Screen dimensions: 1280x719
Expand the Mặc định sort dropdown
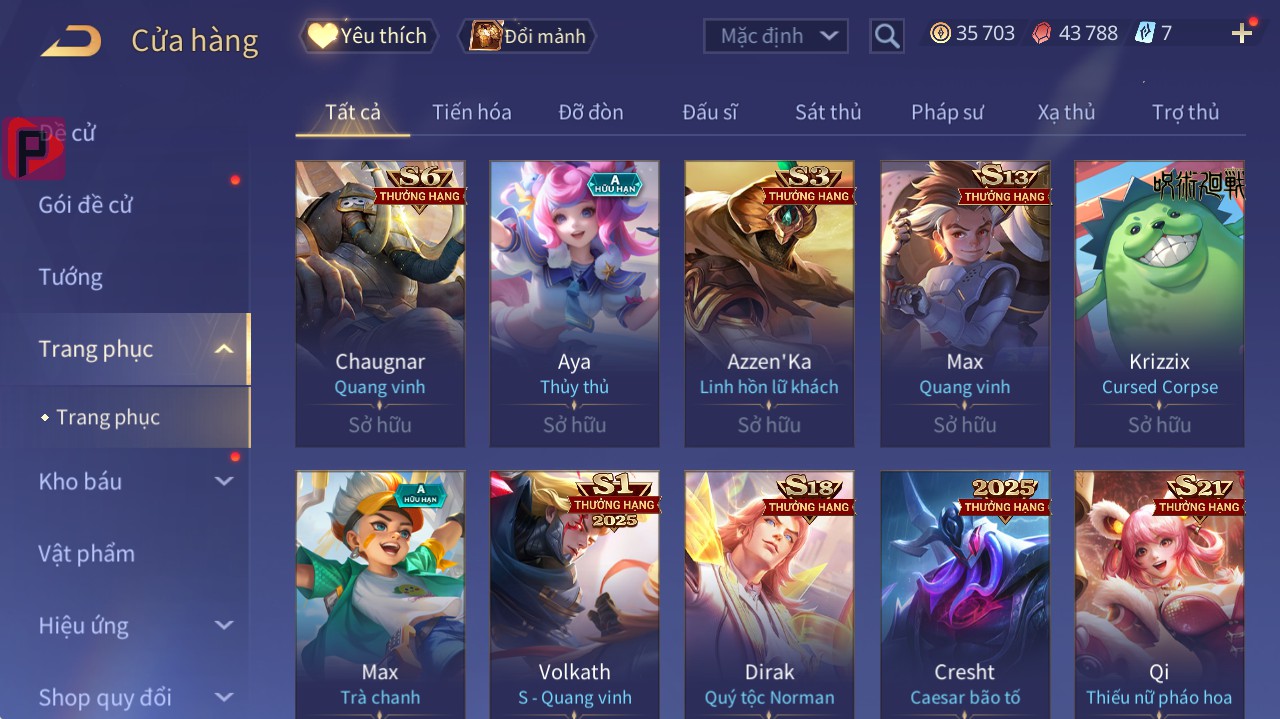tap(777, 36)
